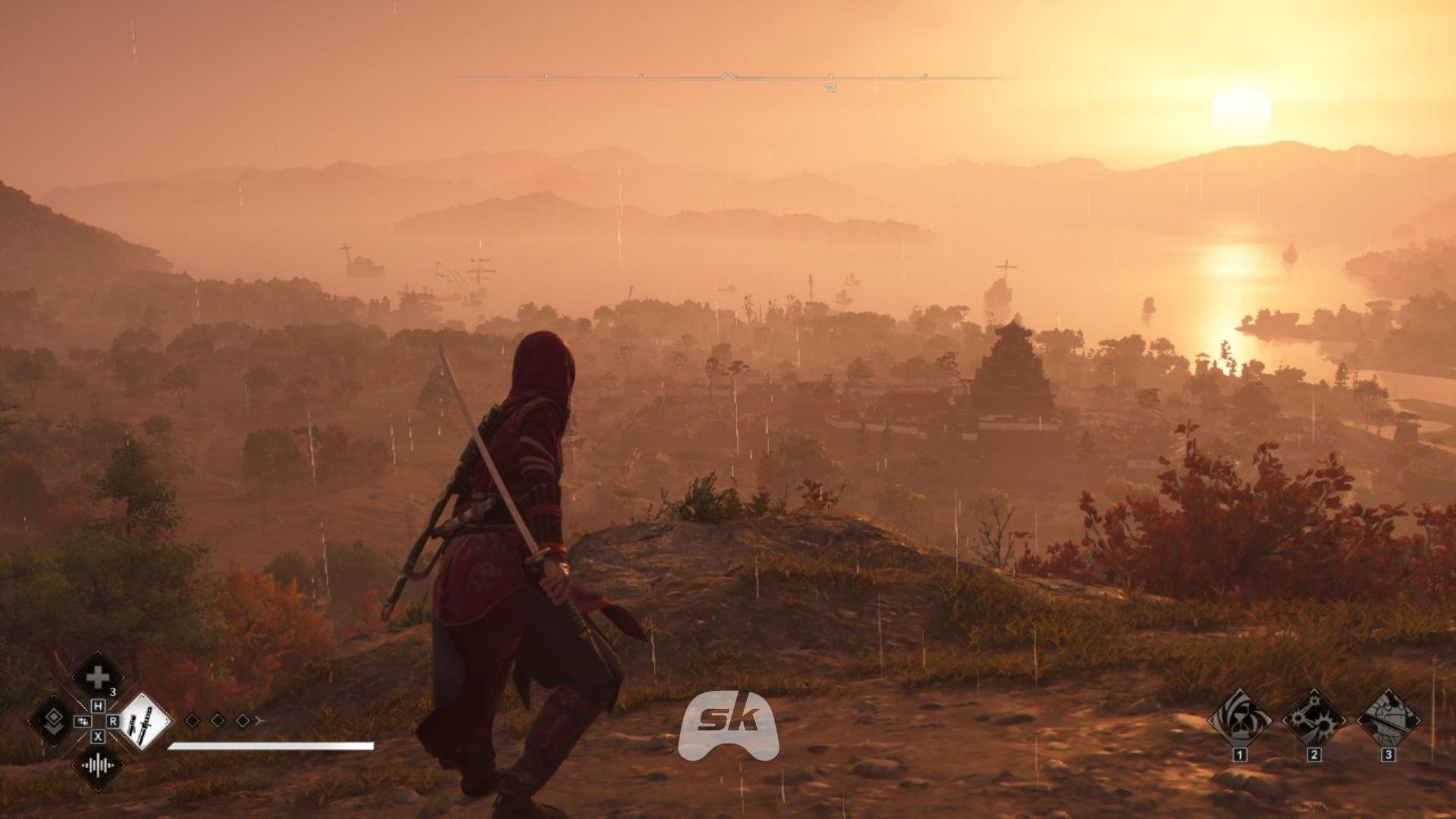Image resolution: width=1456 pixels, height=819 pixels.
Task: Use the third ability with blade slash
Action: [1389, 720]
